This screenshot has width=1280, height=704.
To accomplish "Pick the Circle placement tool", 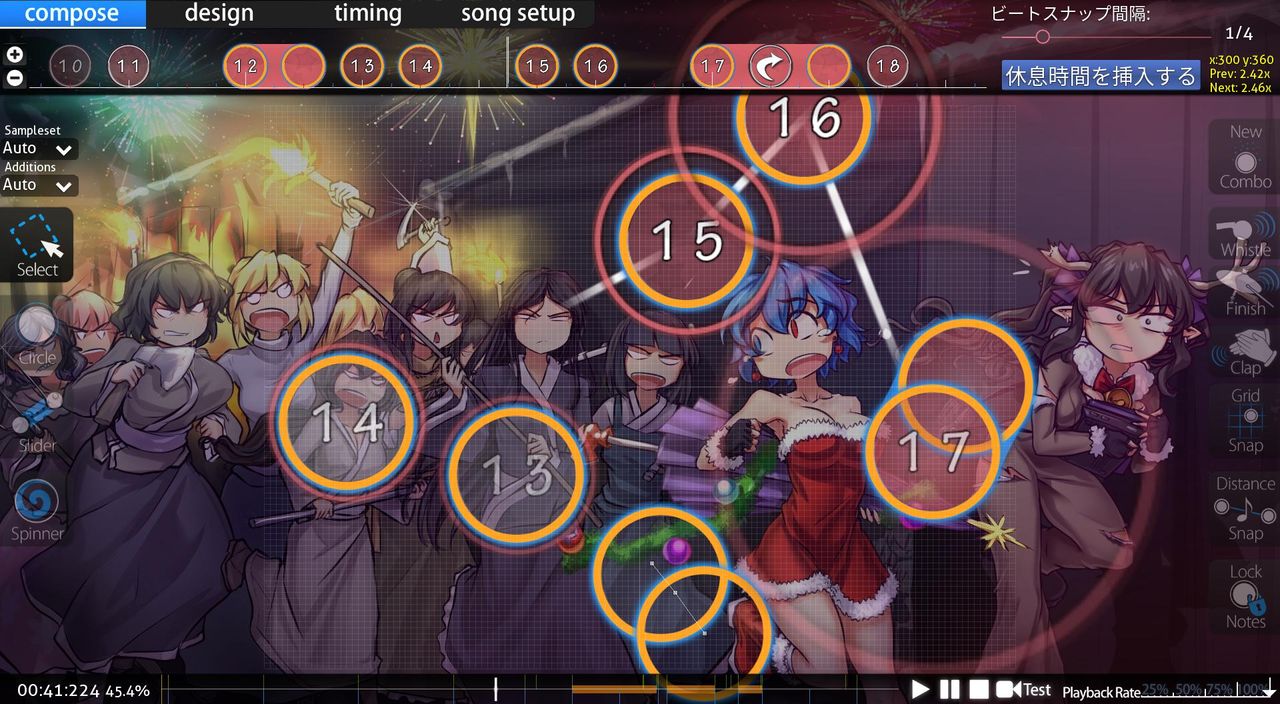I will (x=37, y=333).
